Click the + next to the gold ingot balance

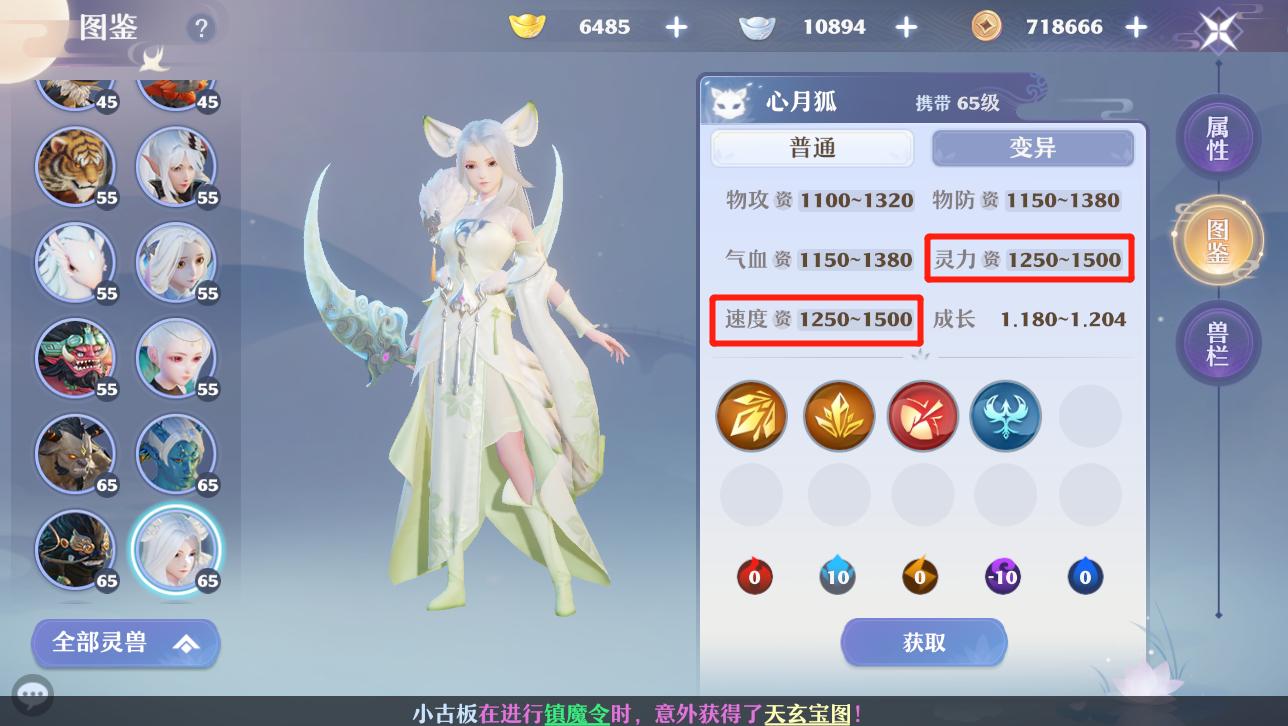676,26
